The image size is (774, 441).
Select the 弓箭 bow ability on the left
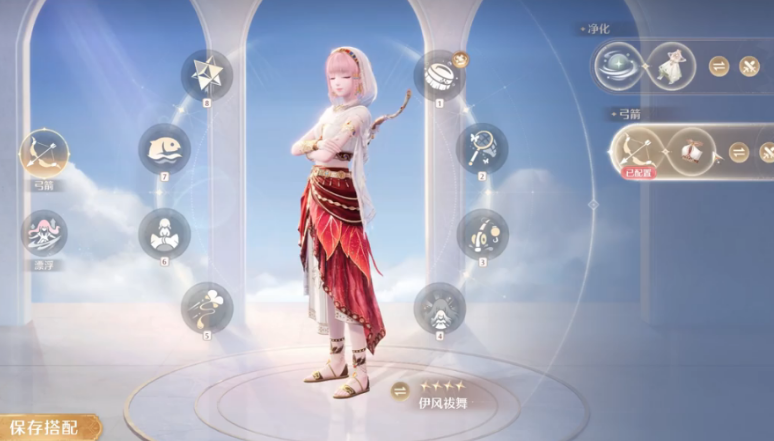tap(44, 154)
